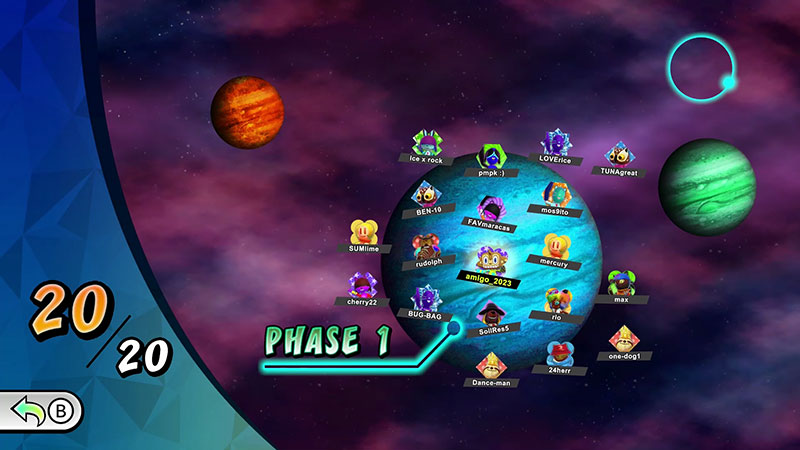Viewport: 800px width, 450px height.
Task: Select the player named max
Action: 620,283
